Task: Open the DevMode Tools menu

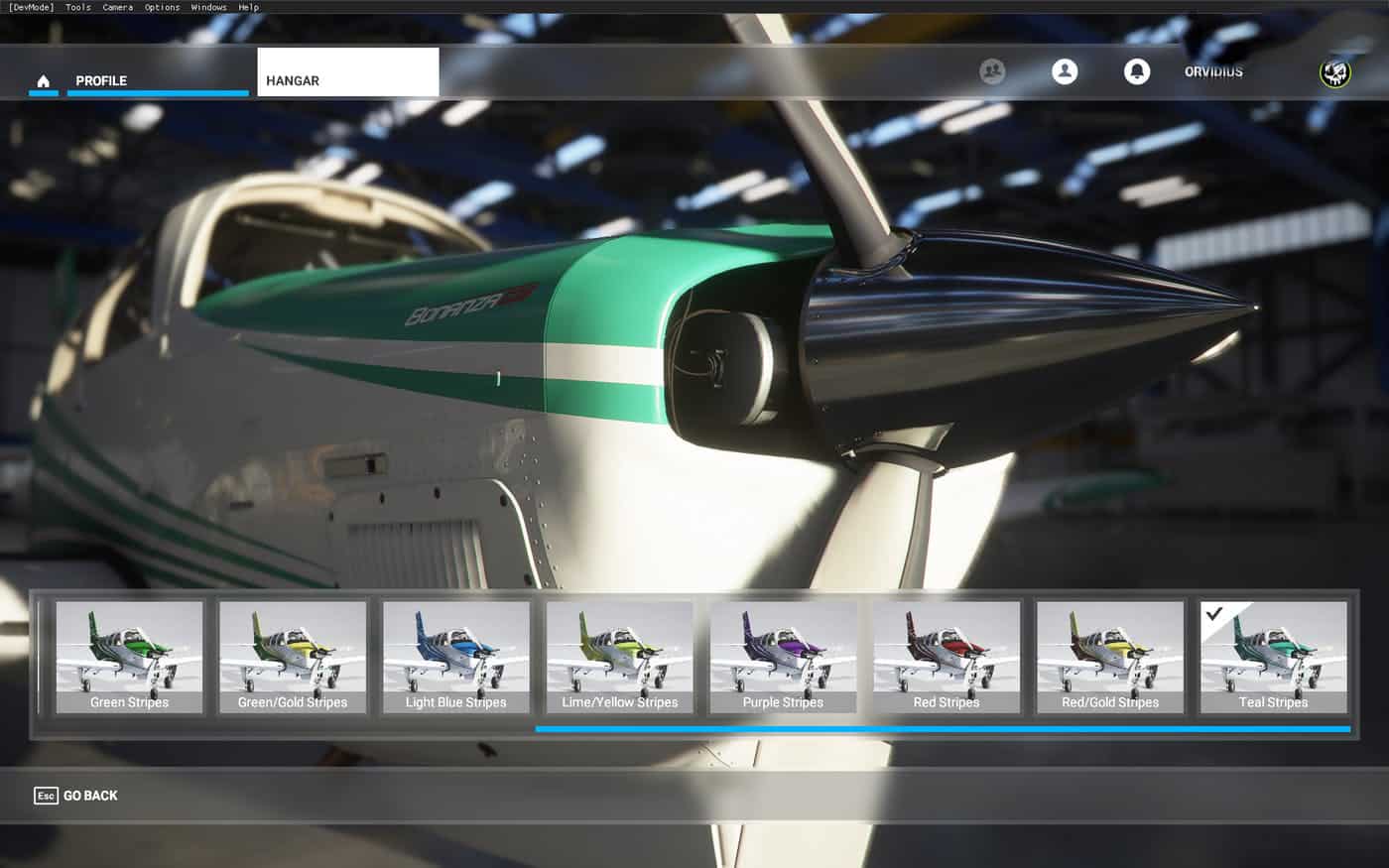Action: pos(77,7)
